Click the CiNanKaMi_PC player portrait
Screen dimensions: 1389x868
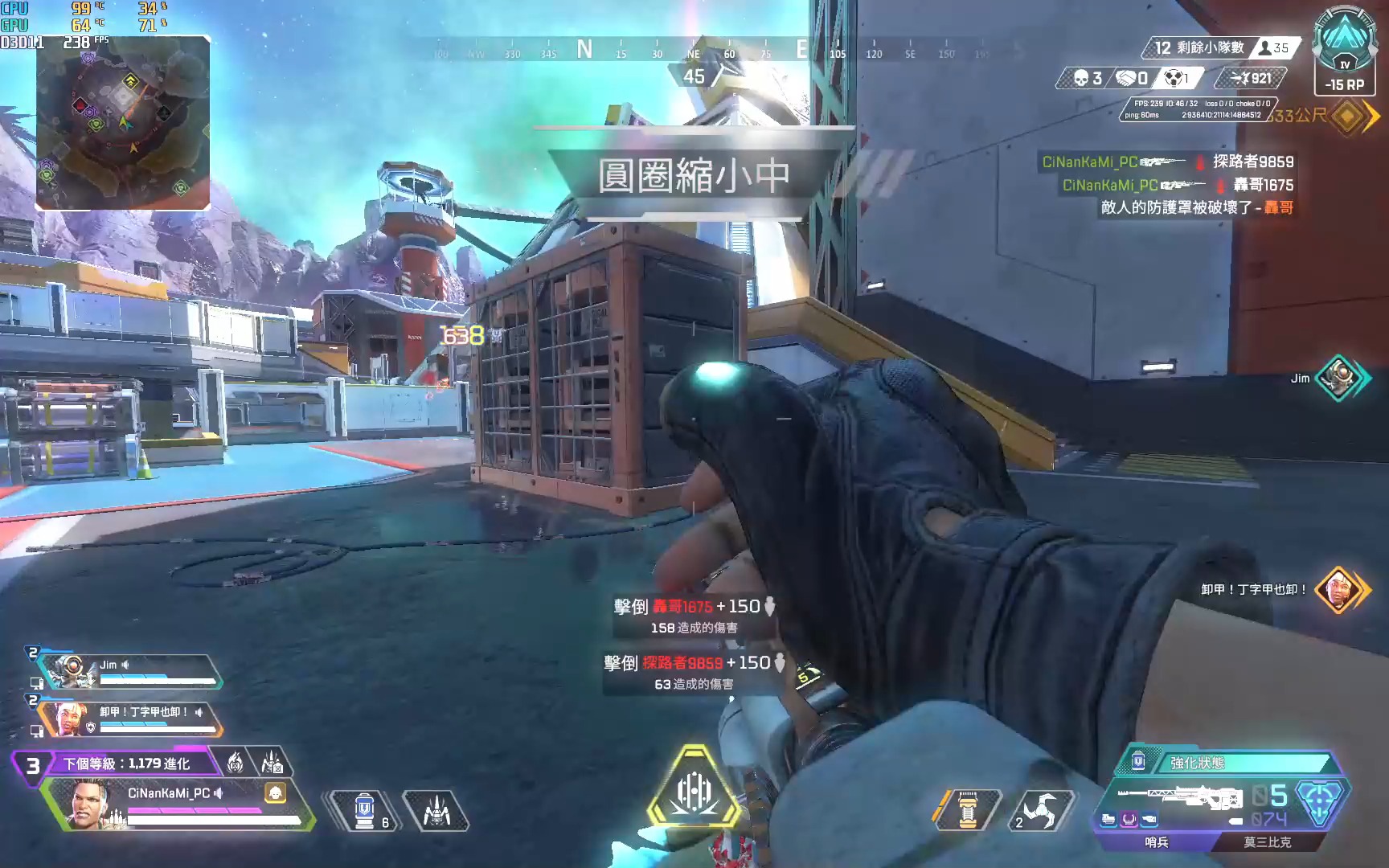pyautogui.click(x=88, y=804)
